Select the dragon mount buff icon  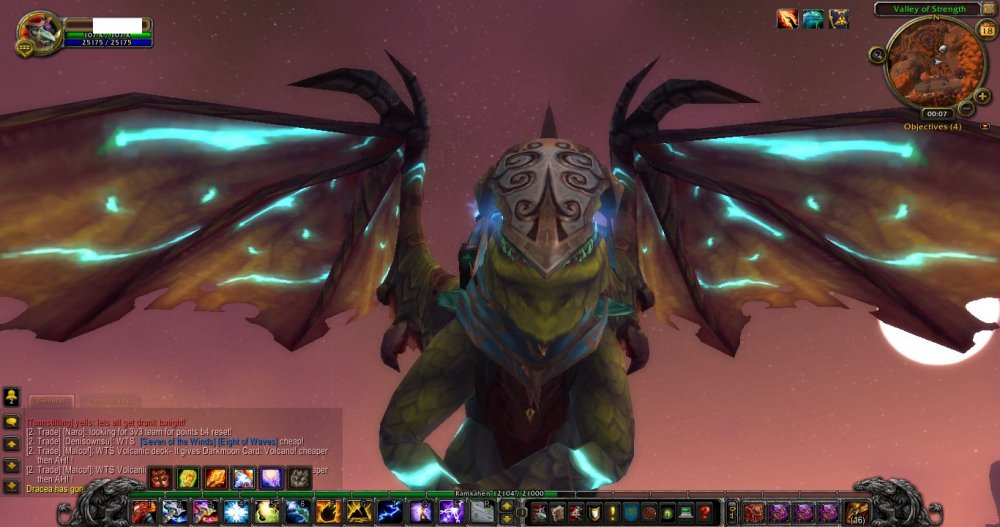click(x=813, y=19)
